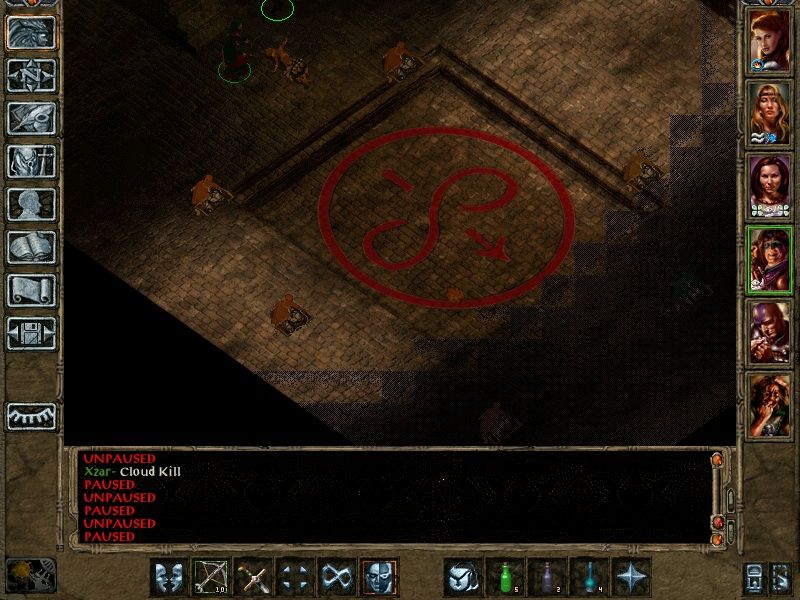Open the inventory screen
This screenshot has width=800, height=600.
tap(31, 161)
